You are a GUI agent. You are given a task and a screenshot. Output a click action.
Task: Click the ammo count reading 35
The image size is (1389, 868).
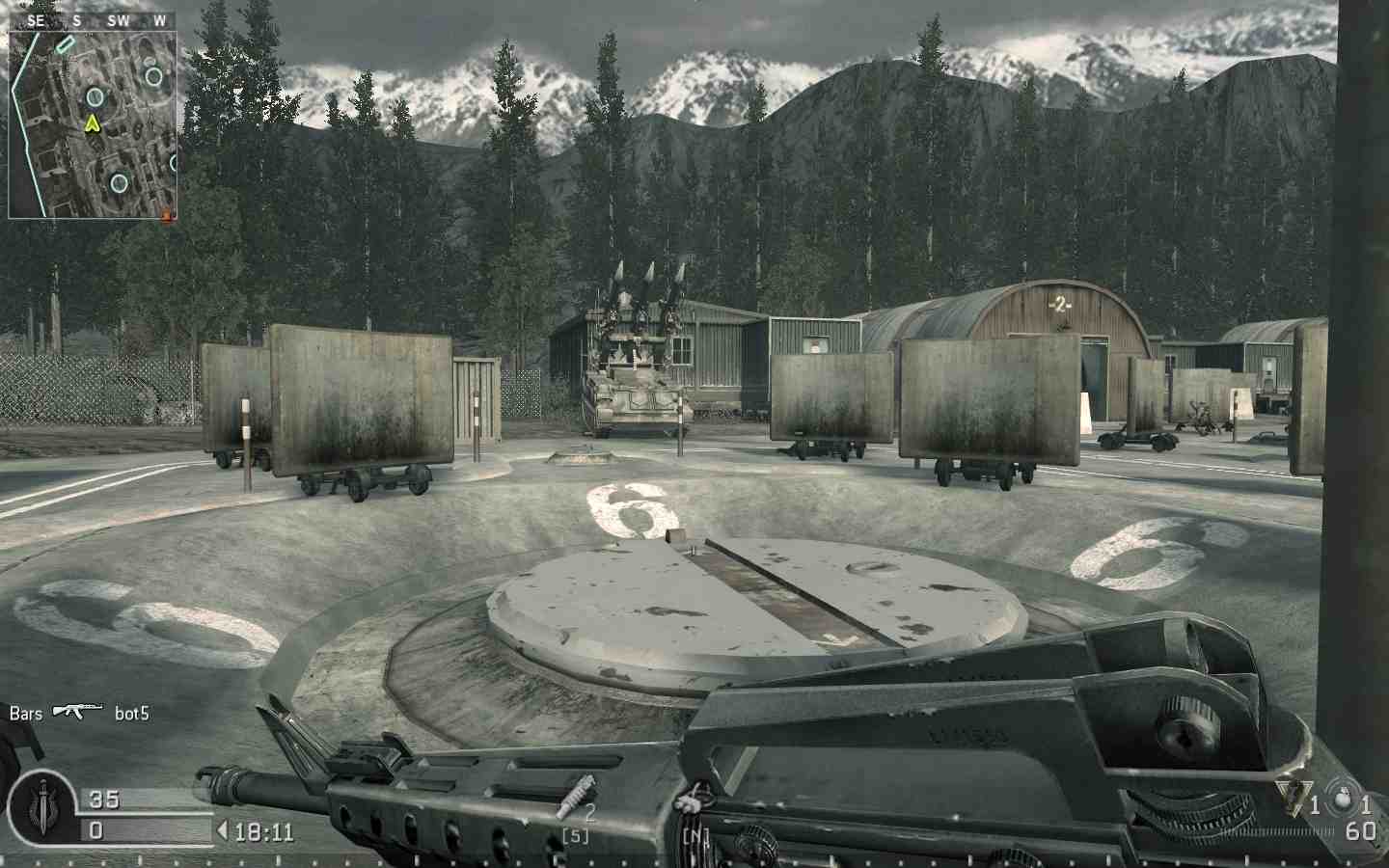(x=104, y=799)
